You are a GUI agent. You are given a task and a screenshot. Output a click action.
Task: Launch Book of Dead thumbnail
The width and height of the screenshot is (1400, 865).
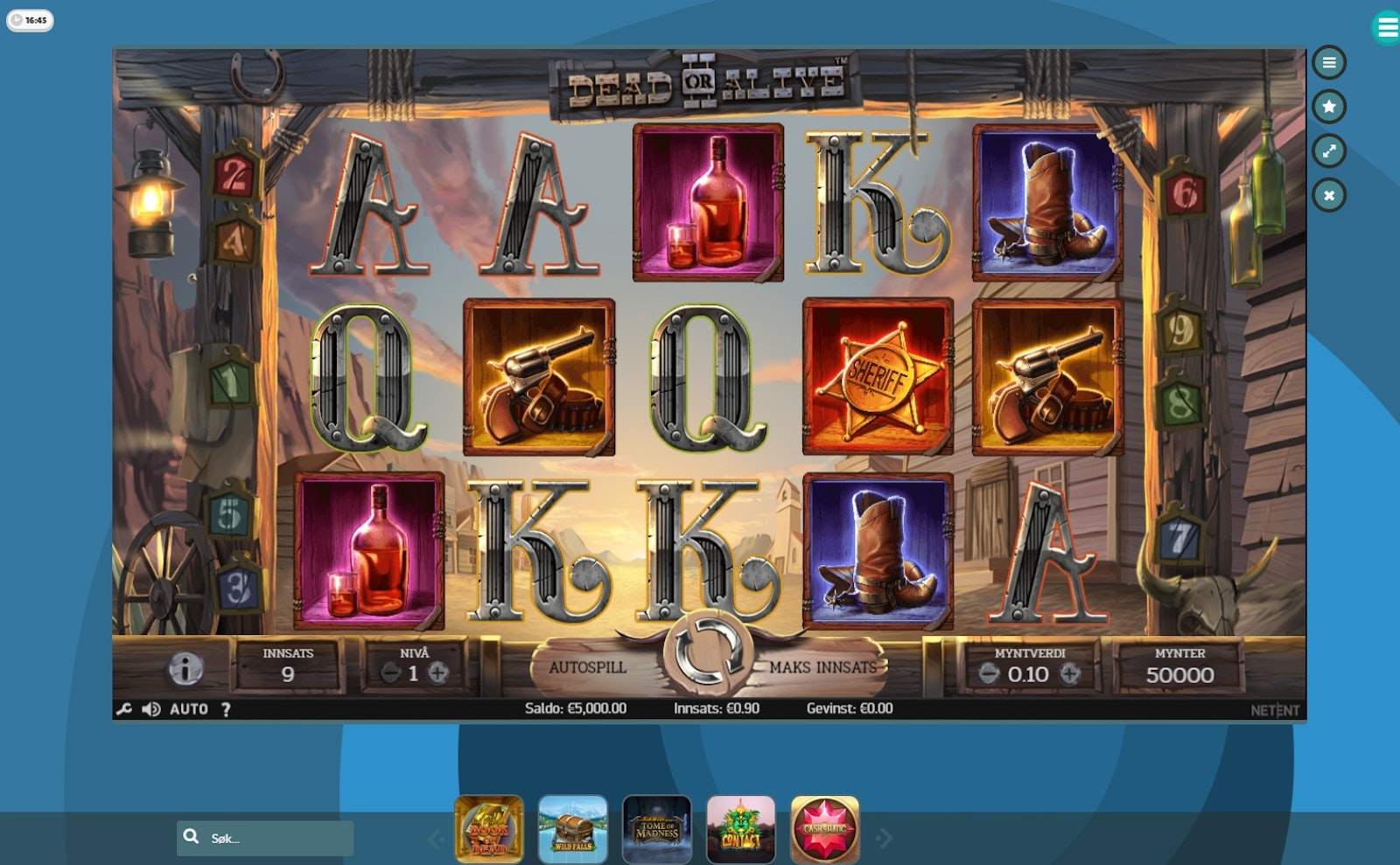(x=489, y=829)
